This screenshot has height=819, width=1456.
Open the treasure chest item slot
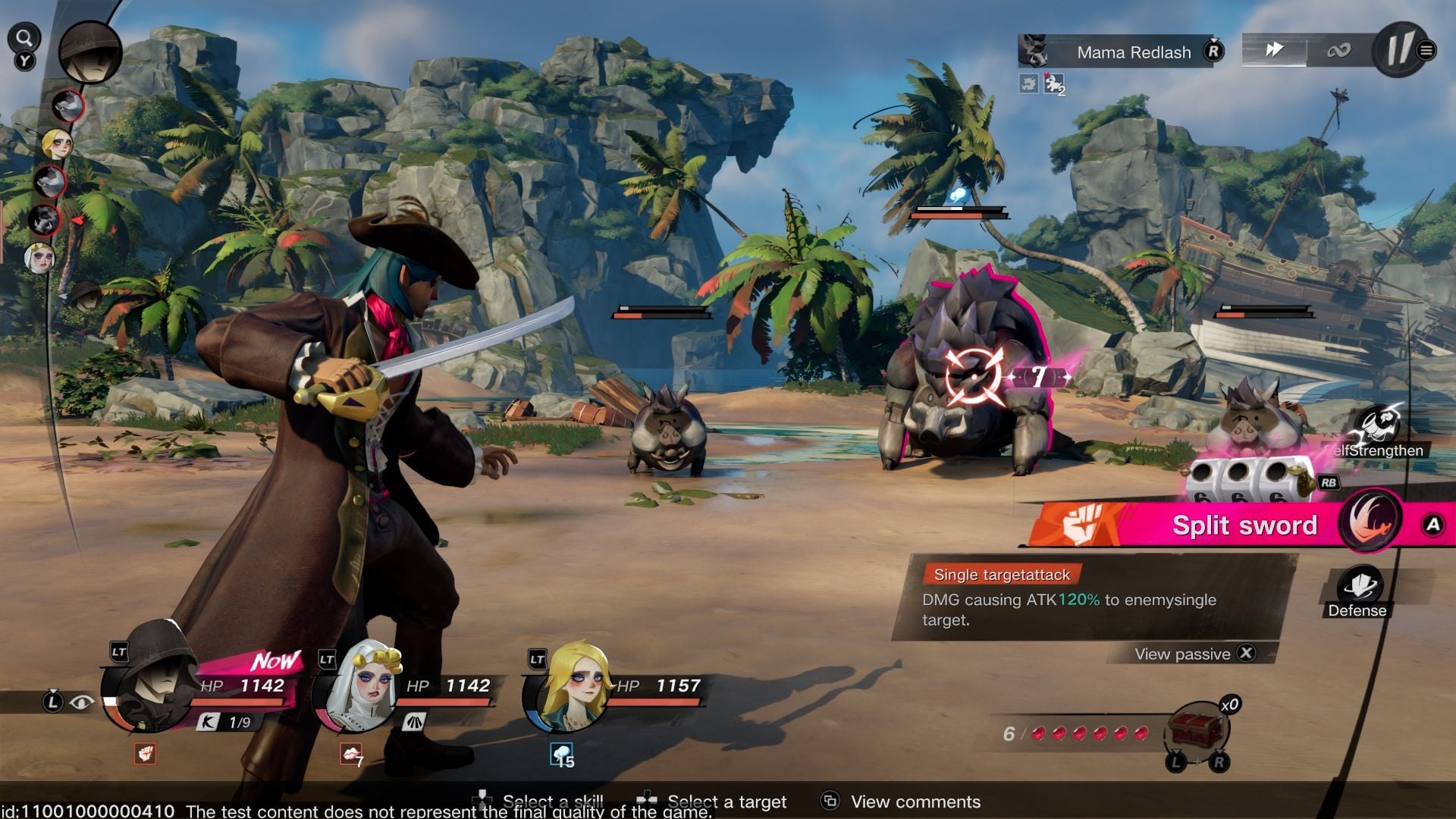(x=1197, y=730)
